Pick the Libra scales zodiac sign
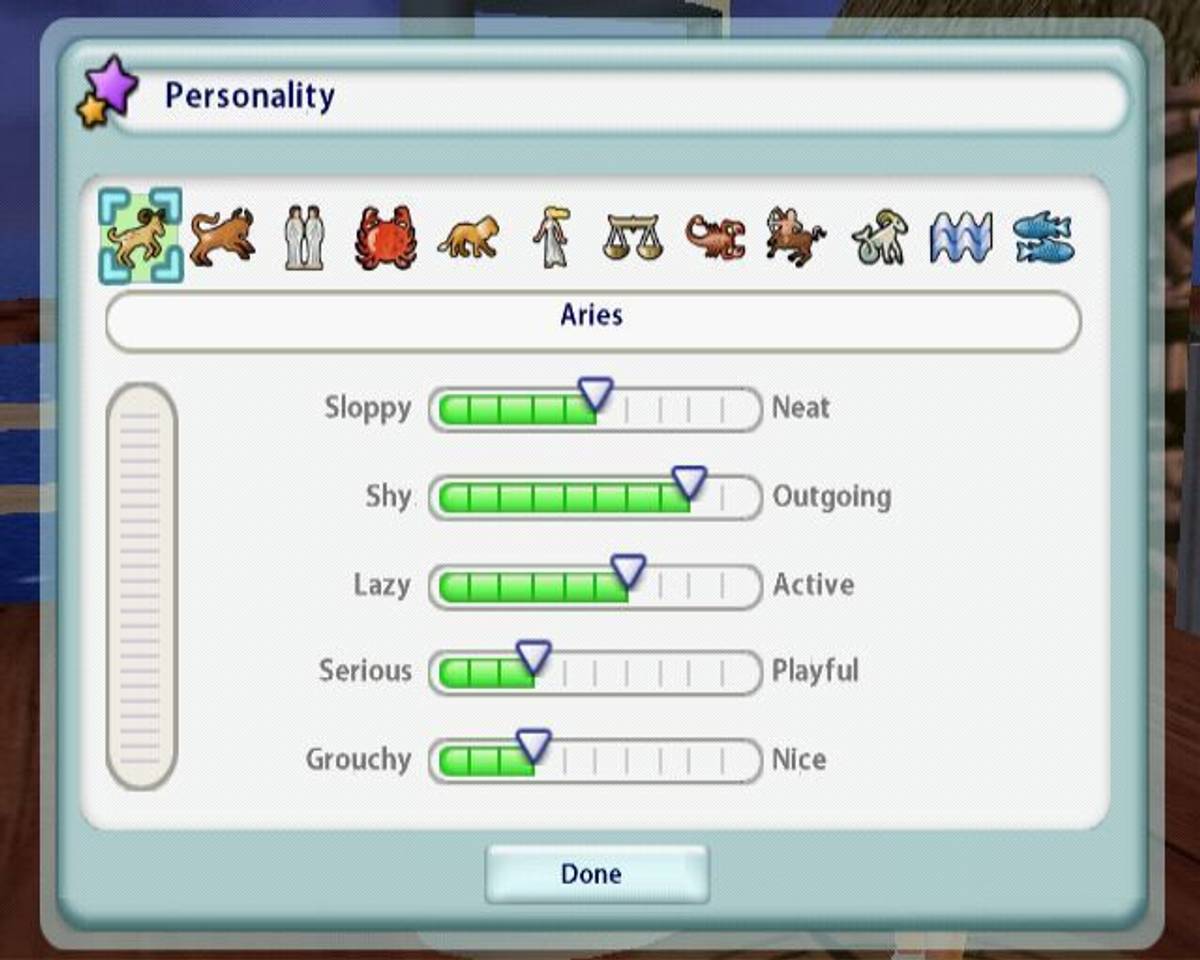1200x960 pixels. 632,238
